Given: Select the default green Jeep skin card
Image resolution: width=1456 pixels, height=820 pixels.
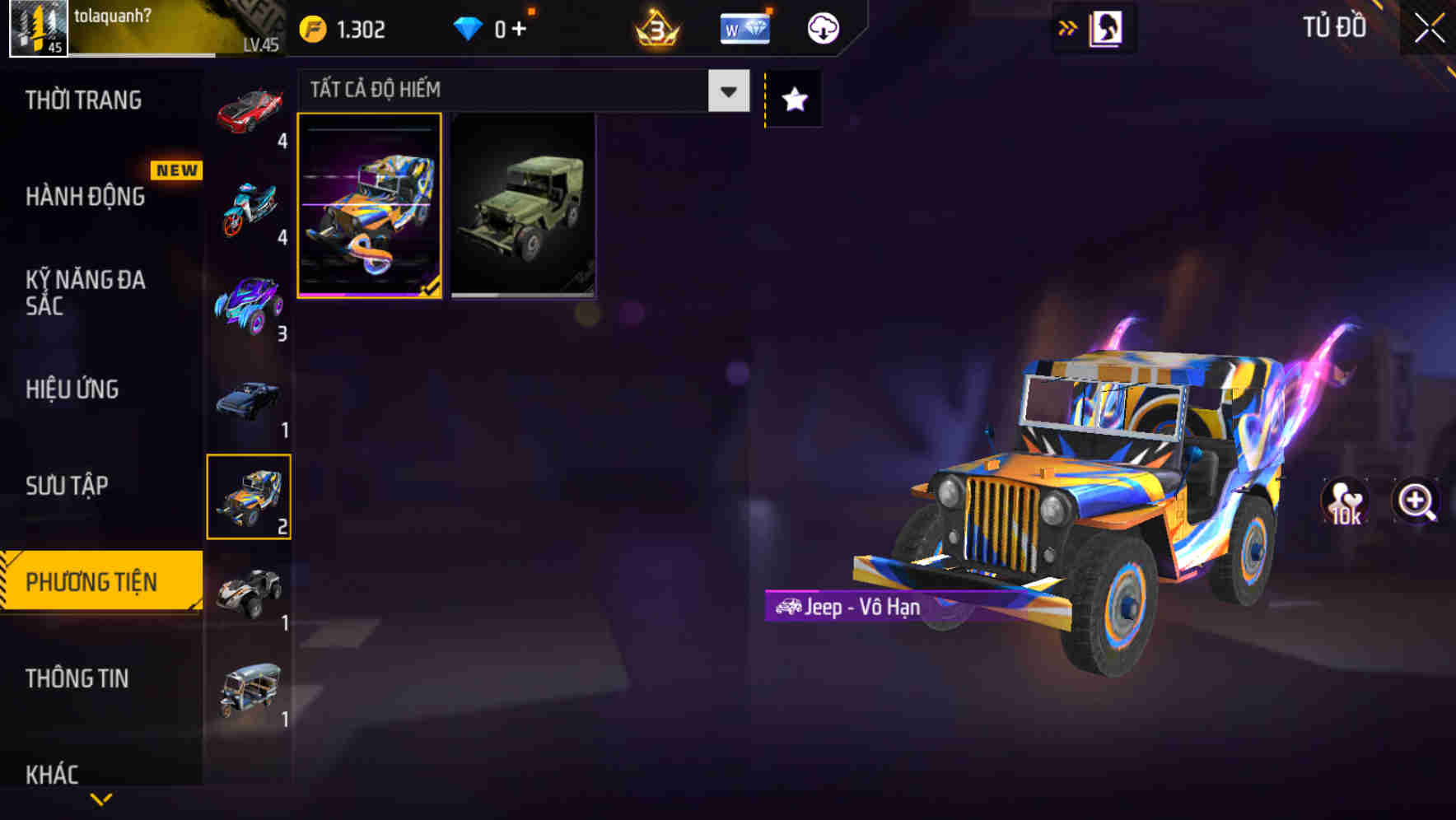Looking at the screenshot, I should pos(525,206).
